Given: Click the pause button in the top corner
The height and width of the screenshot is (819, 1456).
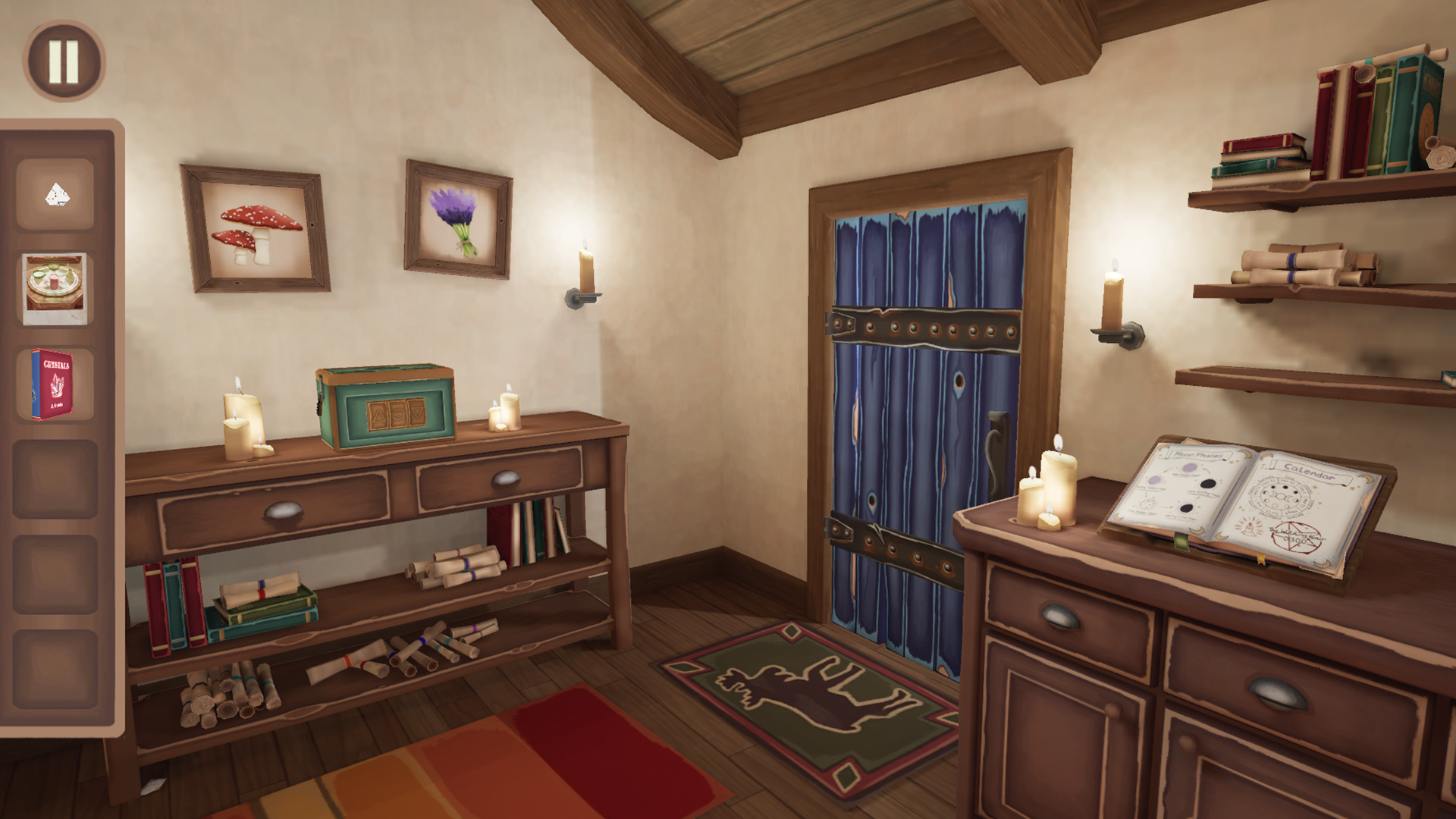Looking at the screenshot, I should click(x=64, y=59).
